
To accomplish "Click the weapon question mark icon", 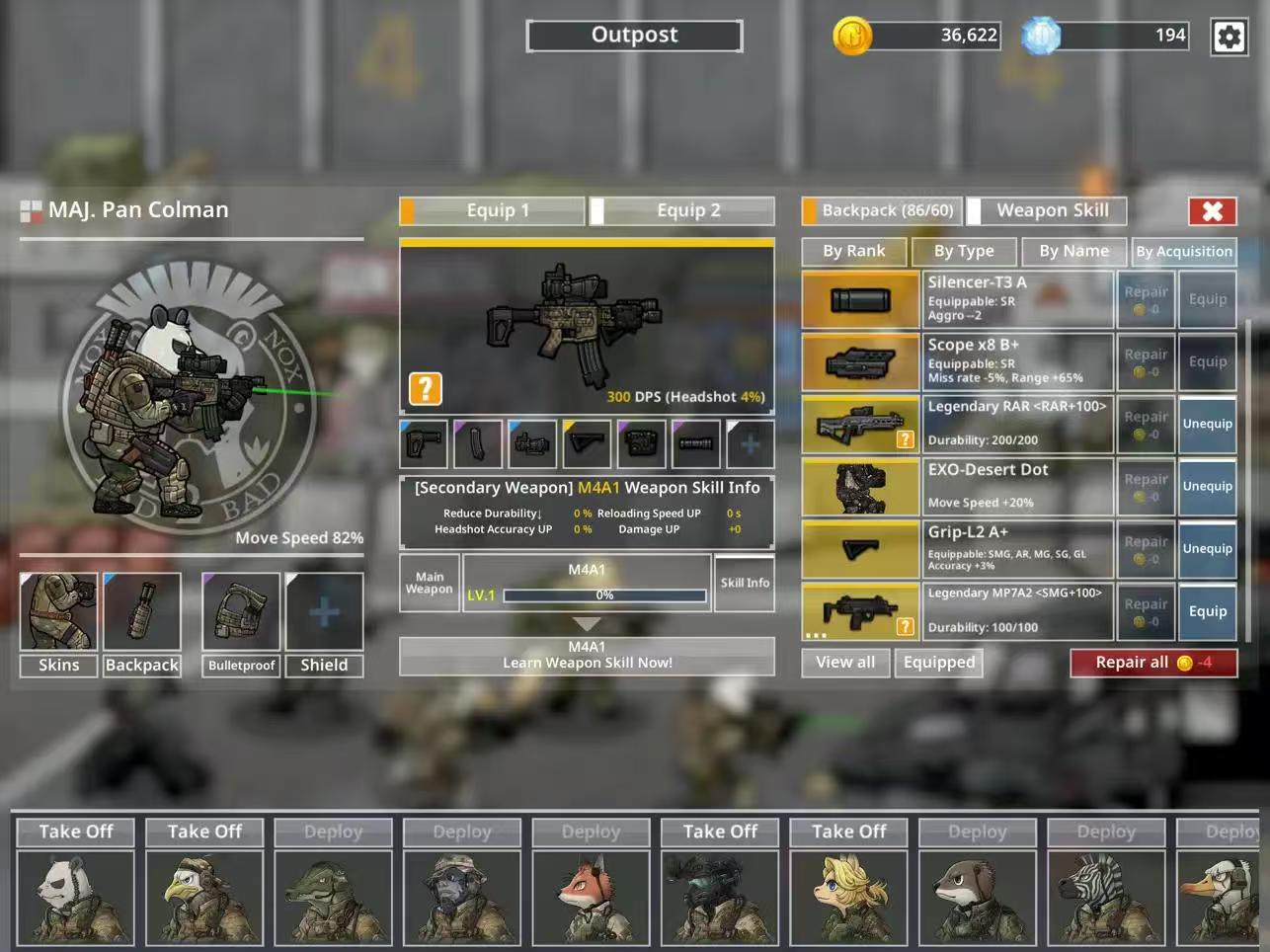I will (x=426, y=388).
